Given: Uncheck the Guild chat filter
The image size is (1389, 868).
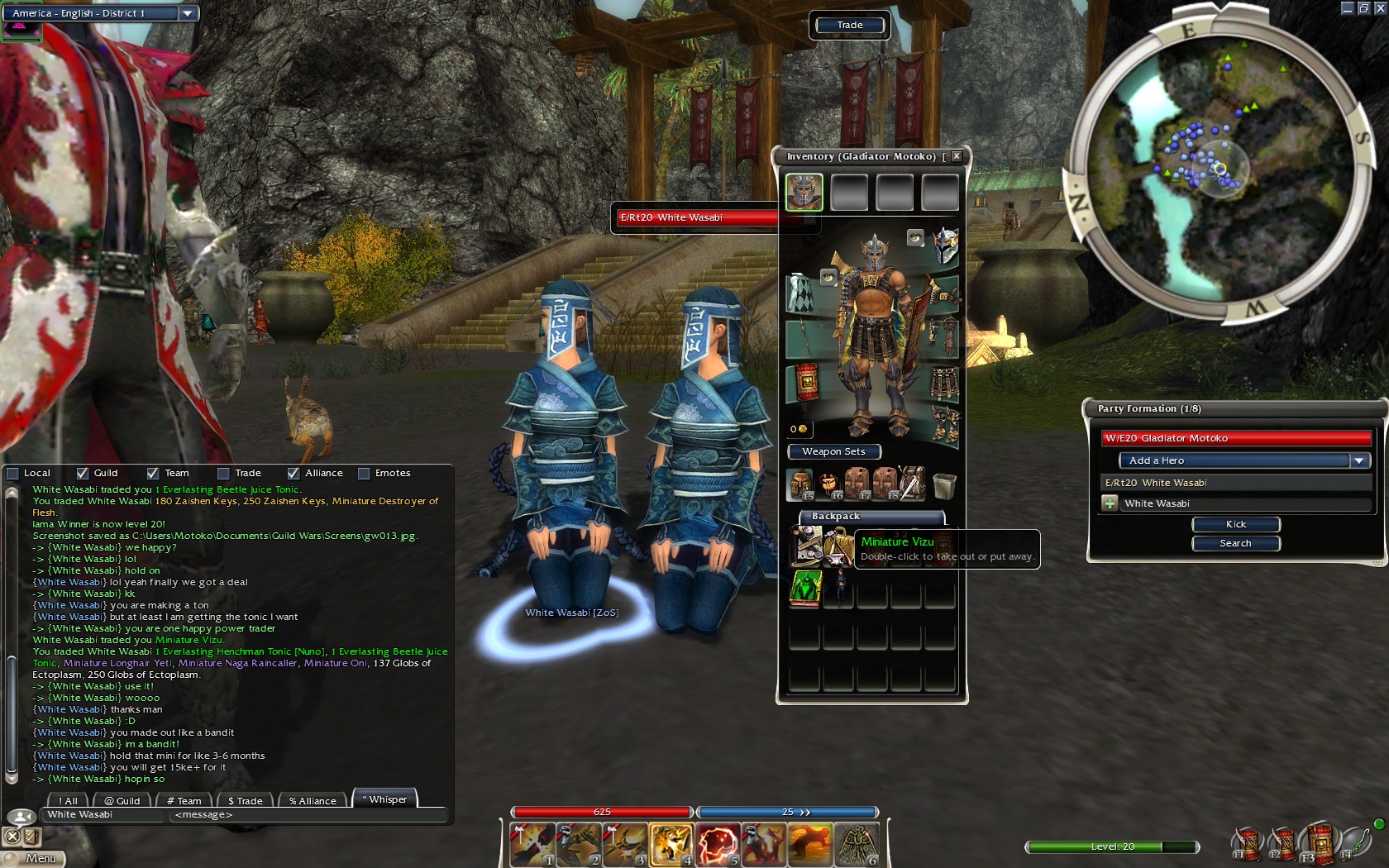Looking at the screenshot, I should [83, 474].
